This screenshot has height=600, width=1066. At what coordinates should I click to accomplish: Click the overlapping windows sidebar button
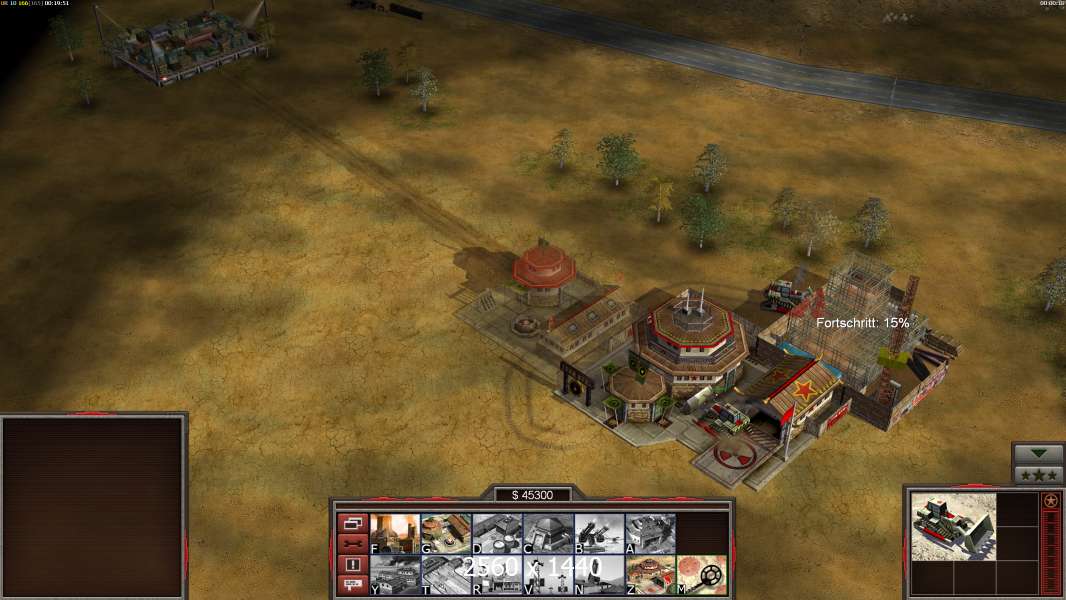[352, 523]
